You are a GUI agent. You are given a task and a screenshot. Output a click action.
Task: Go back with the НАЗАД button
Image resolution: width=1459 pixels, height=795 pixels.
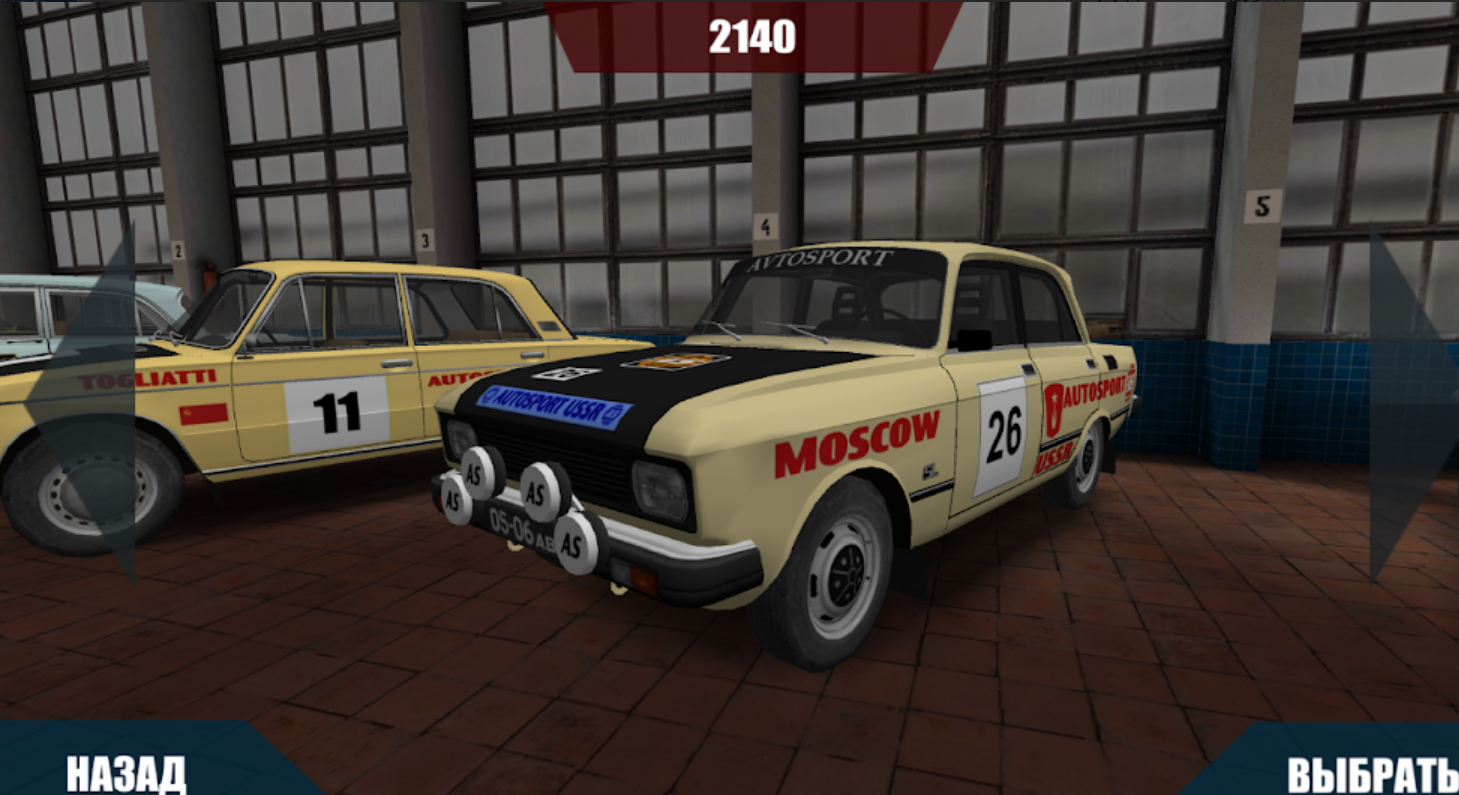click(126, 771)
